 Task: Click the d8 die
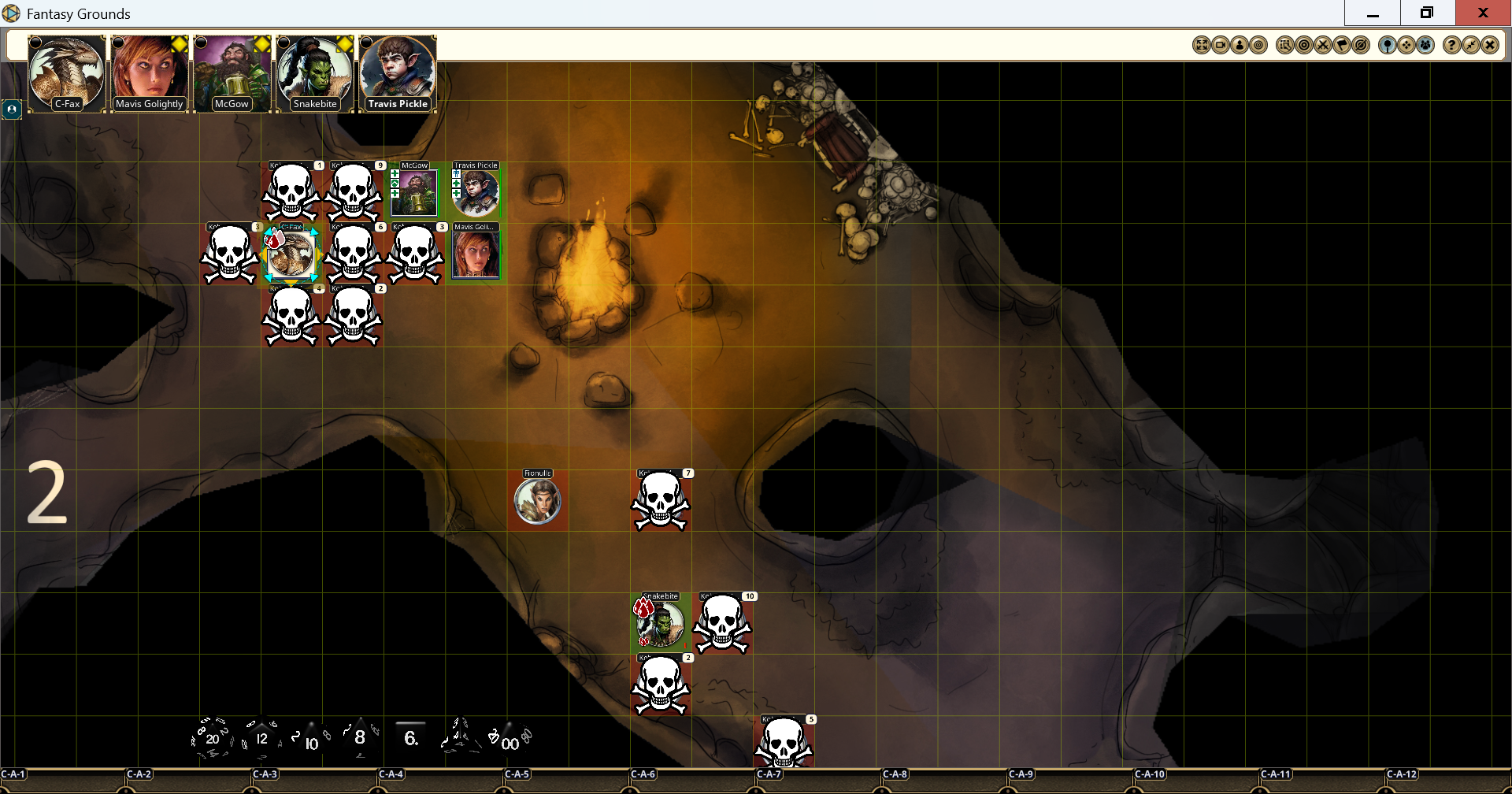[x=359, y=737]
